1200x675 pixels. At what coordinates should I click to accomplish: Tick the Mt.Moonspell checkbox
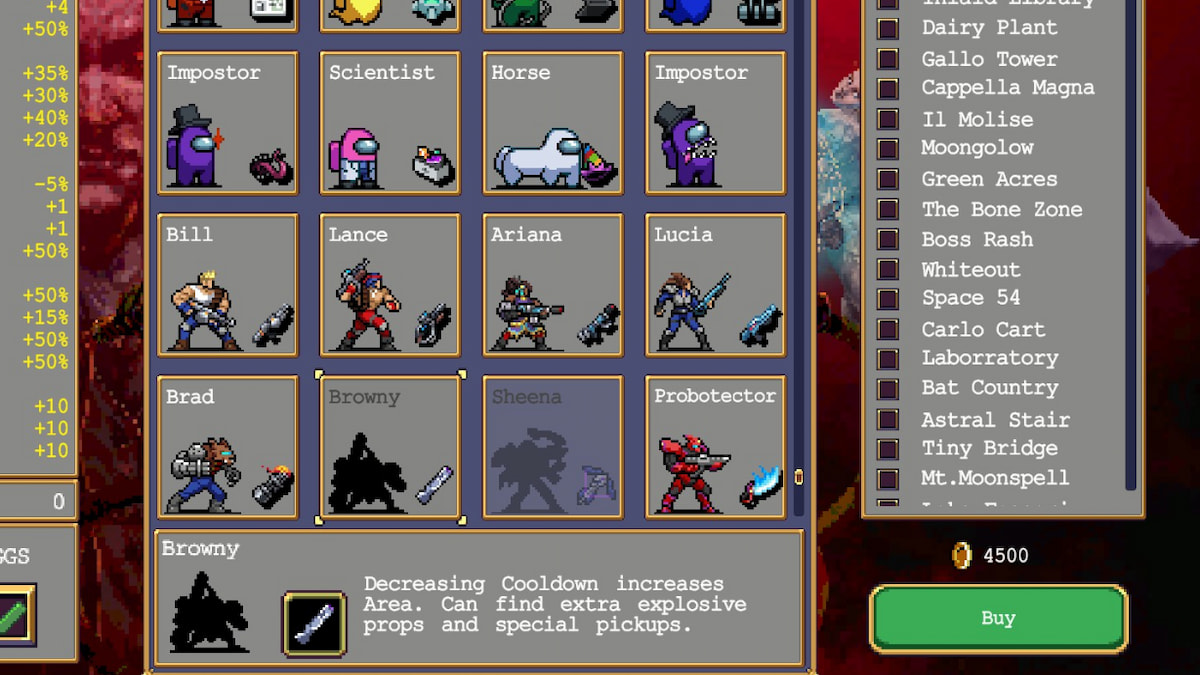(888, 478)
